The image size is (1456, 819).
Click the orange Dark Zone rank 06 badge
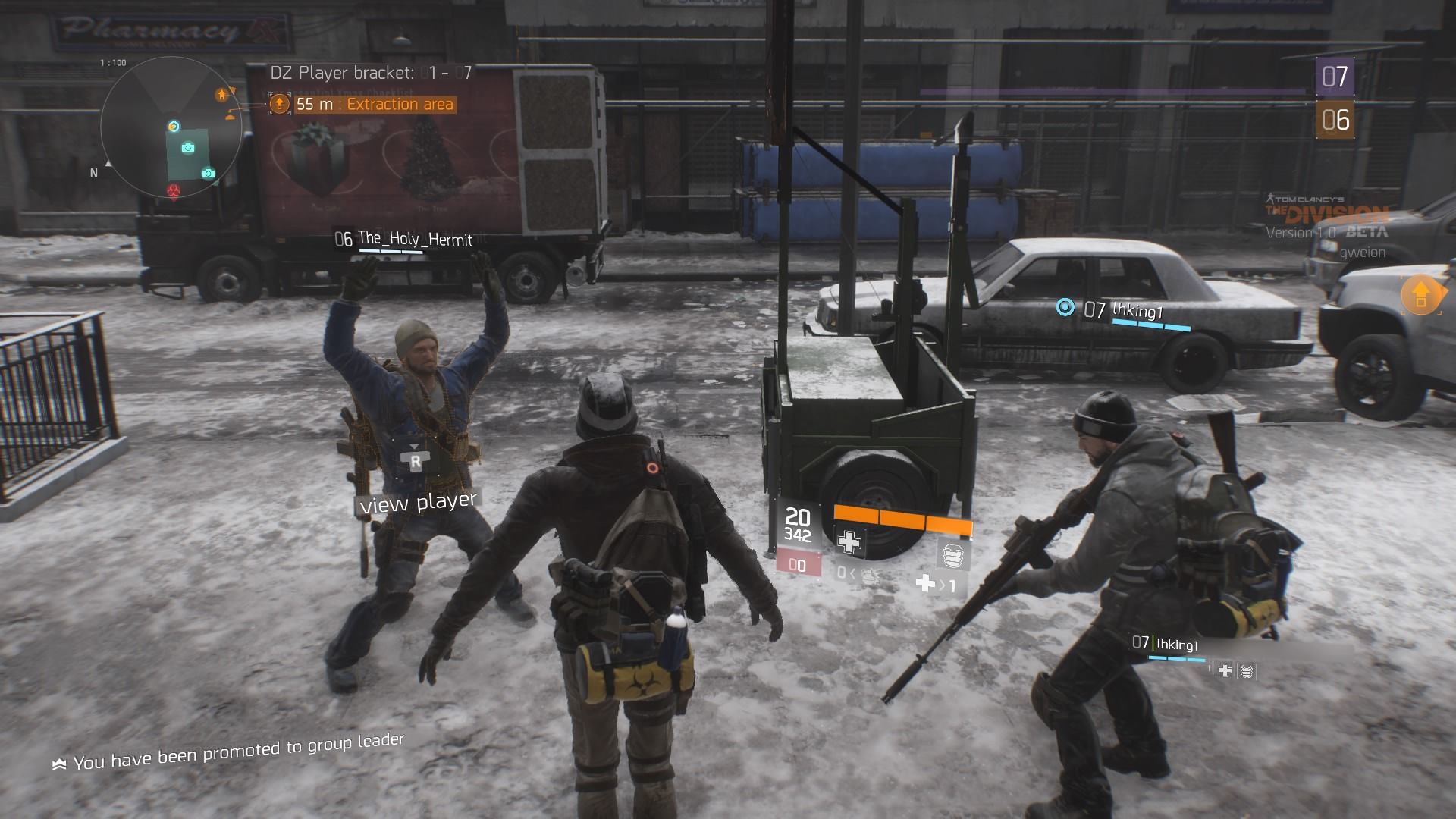[x=1335, y=120]
